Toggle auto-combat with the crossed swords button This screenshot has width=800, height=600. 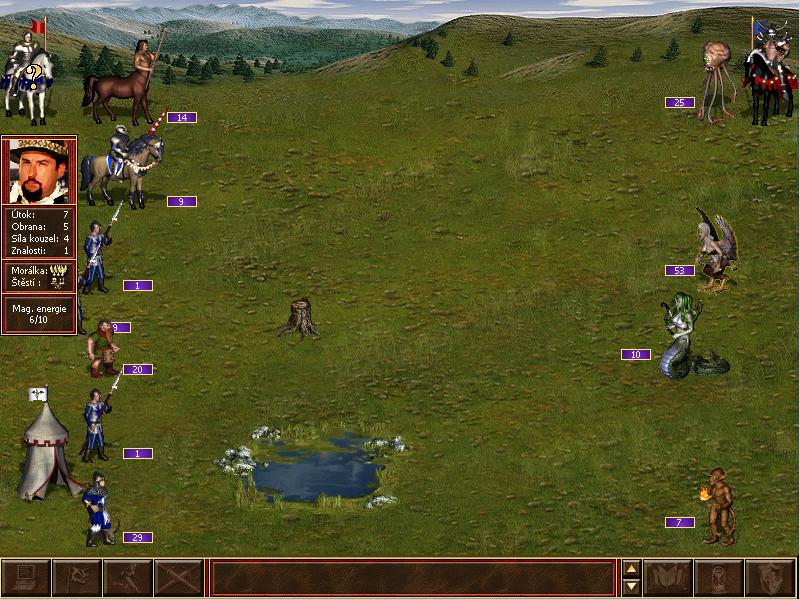point(179,578)
